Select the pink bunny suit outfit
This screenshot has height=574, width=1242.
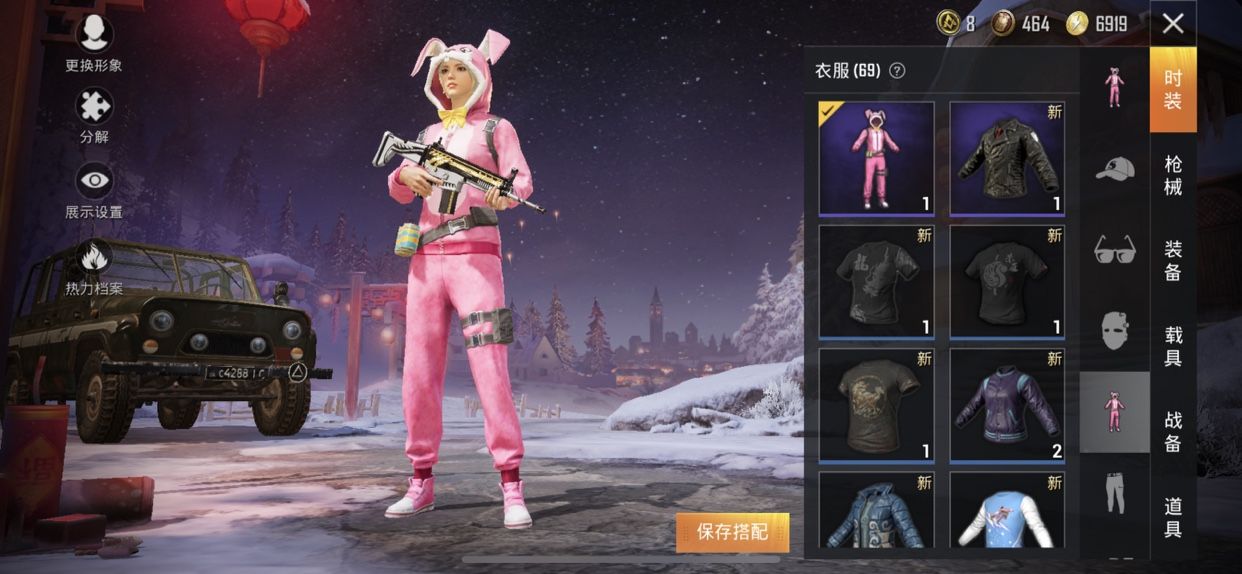[x=876, y=158]
